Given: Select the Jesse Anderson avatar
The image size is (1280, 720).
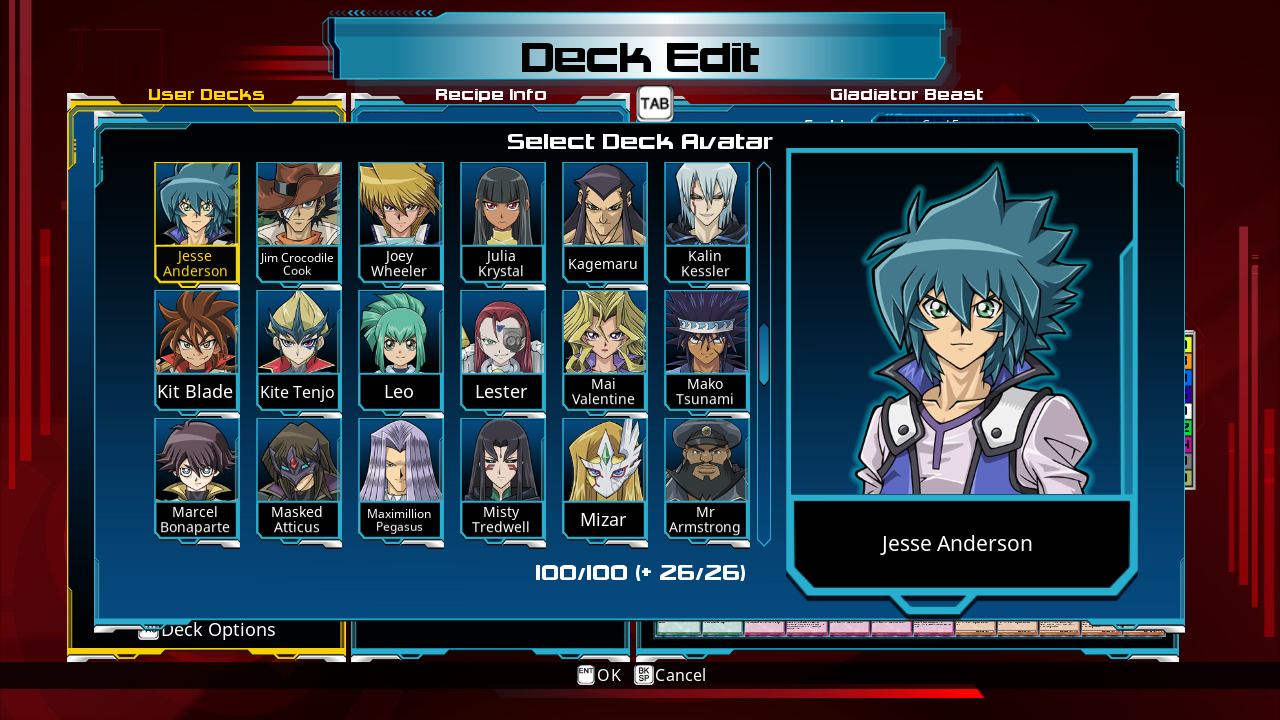Looking at the screenshot, I should pos(196,205).
